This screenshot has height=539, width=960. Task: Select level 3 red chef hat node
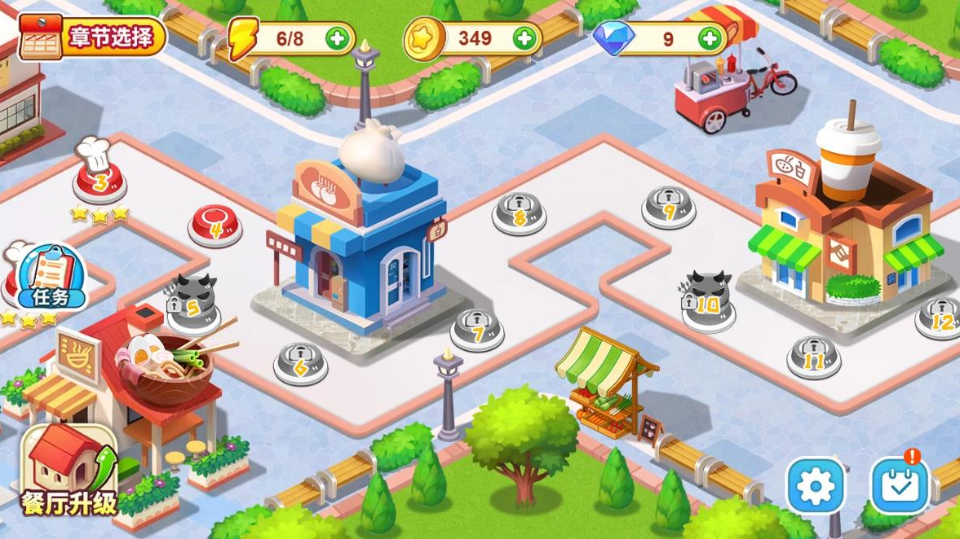click(x=100, y=182)
